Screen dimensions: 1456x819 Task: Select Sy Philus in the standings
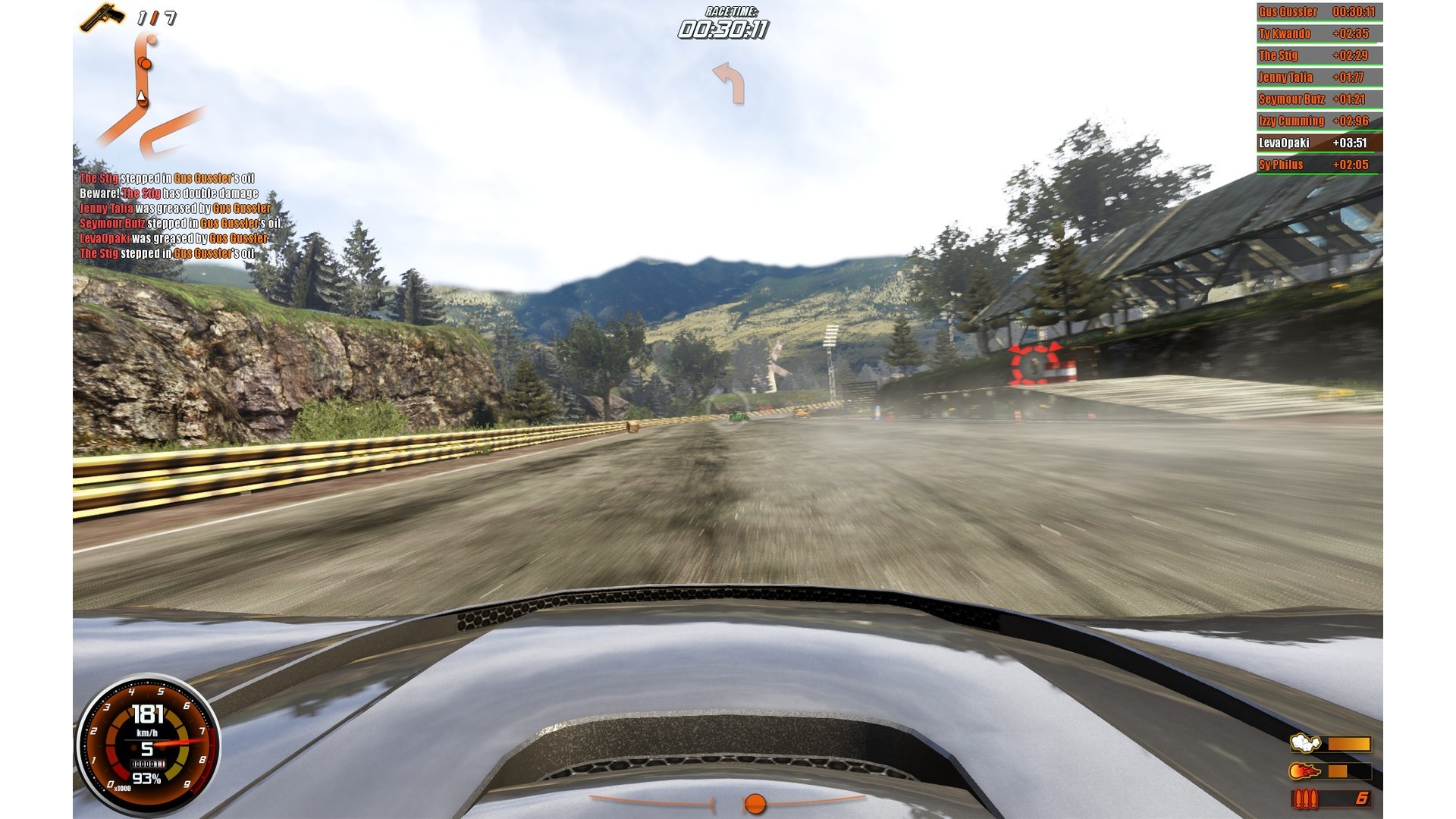tap(1319, 165)
